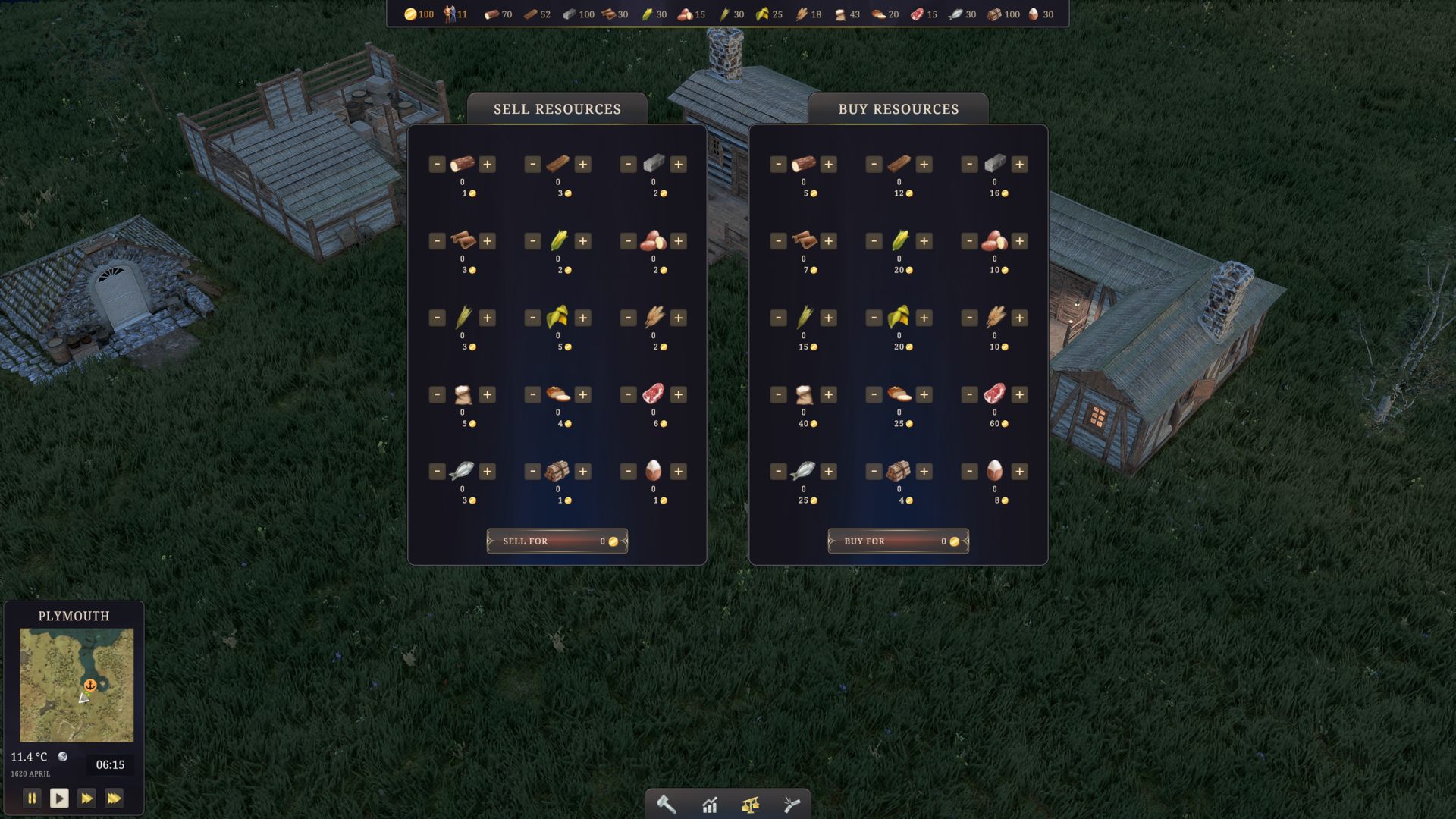This screenshot has height=819, width=1456.
Task: Add one meat to the buy order
Action: pyautogui.click(x=1020, y=394)
